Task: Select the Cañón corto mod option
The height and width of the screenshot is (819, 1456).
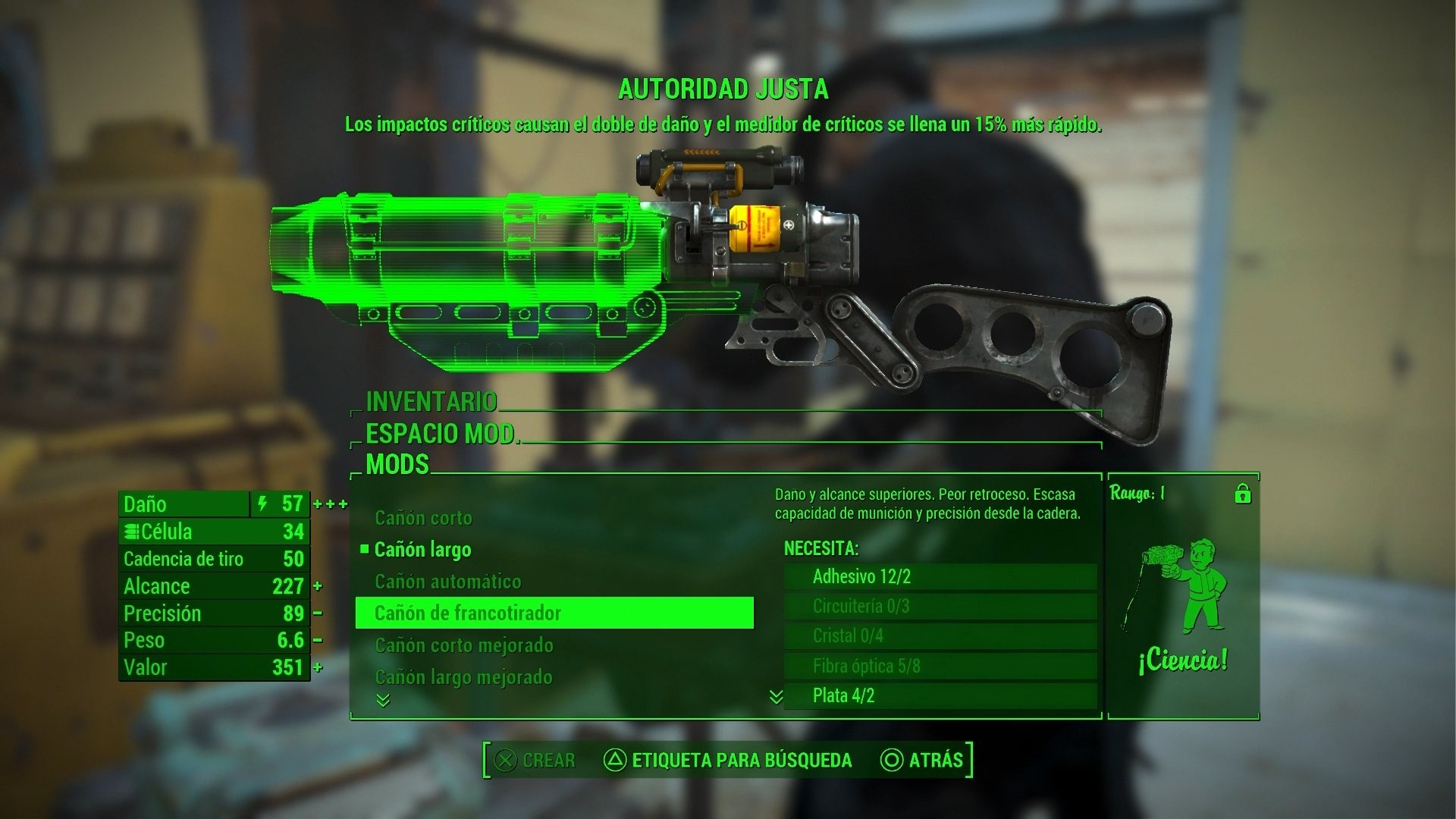Action: [x=422, y=518]
